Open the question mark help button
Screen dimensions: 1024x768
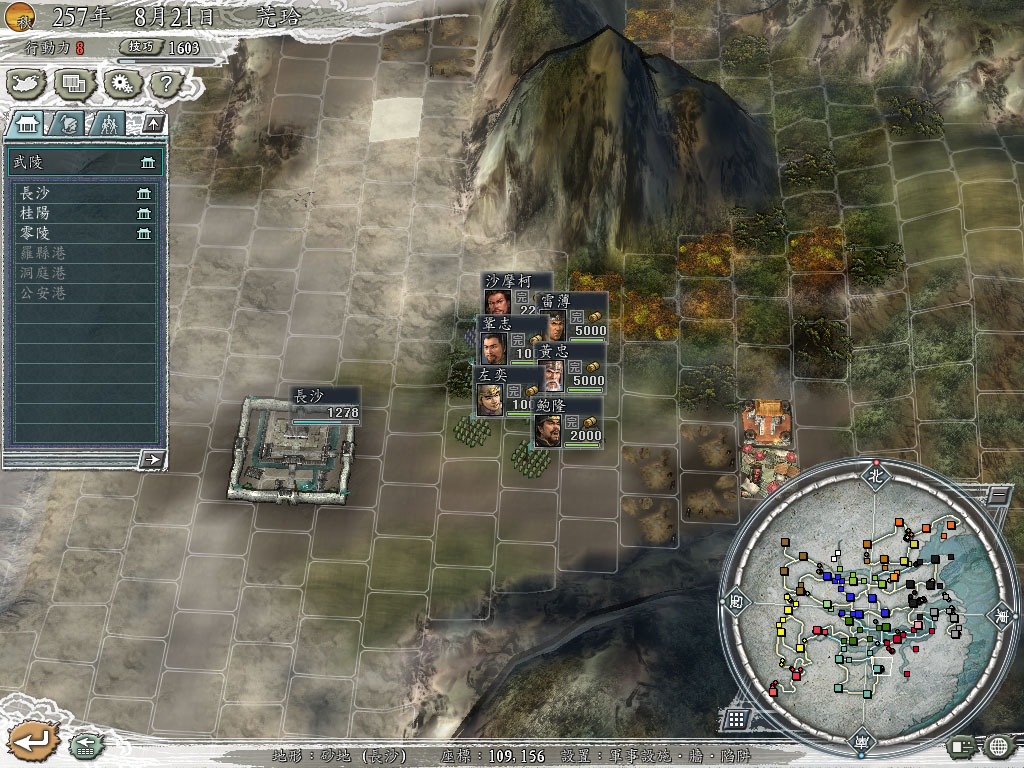(167, 83)
